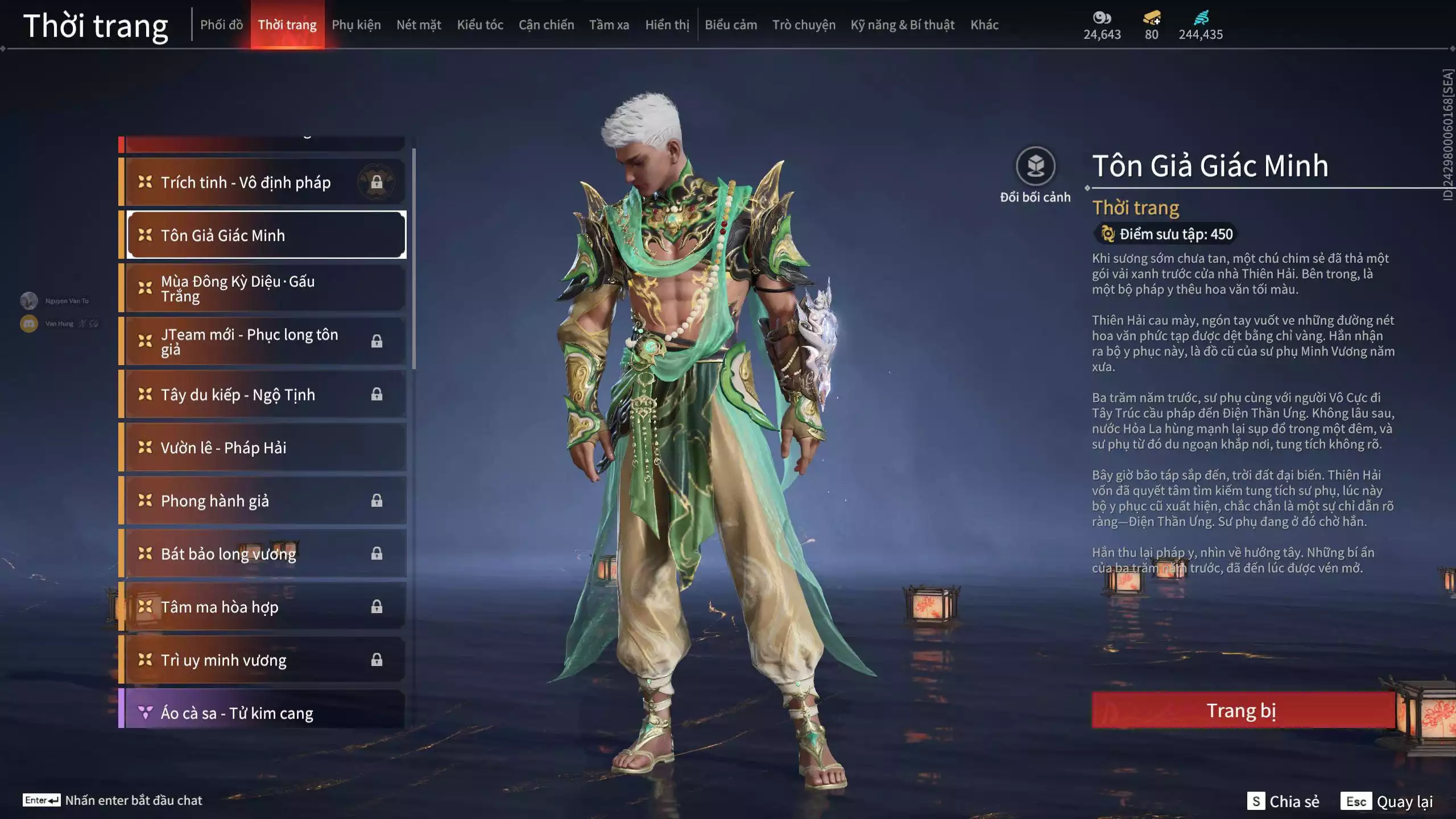Open the Cận chiến category
Image resolution: width=1456 pixels, height=819 pixels.
[546, 25]
